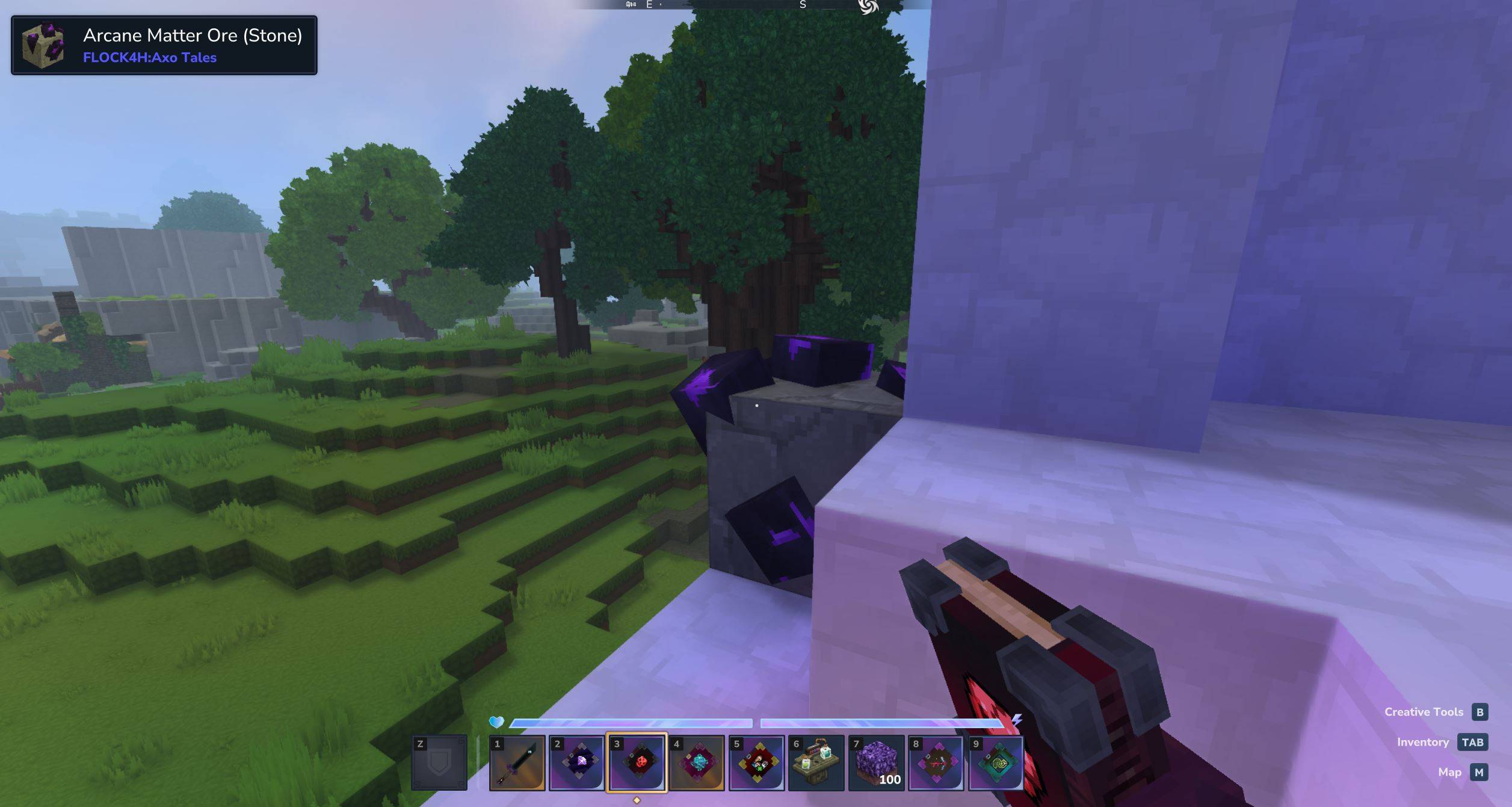Viewport: 1512px width, 807px height.
Task: Pick the cyan crystal tome slot
Action: (x=696, y=762)
